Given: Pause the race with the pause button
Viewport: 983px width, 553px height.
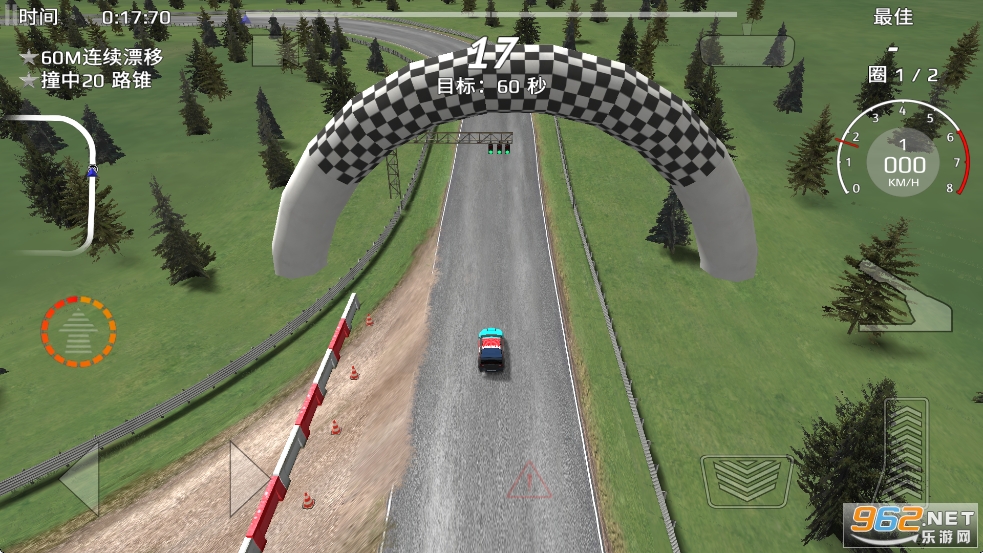Looking at the screenshot, I should click(x=9, y=16).
